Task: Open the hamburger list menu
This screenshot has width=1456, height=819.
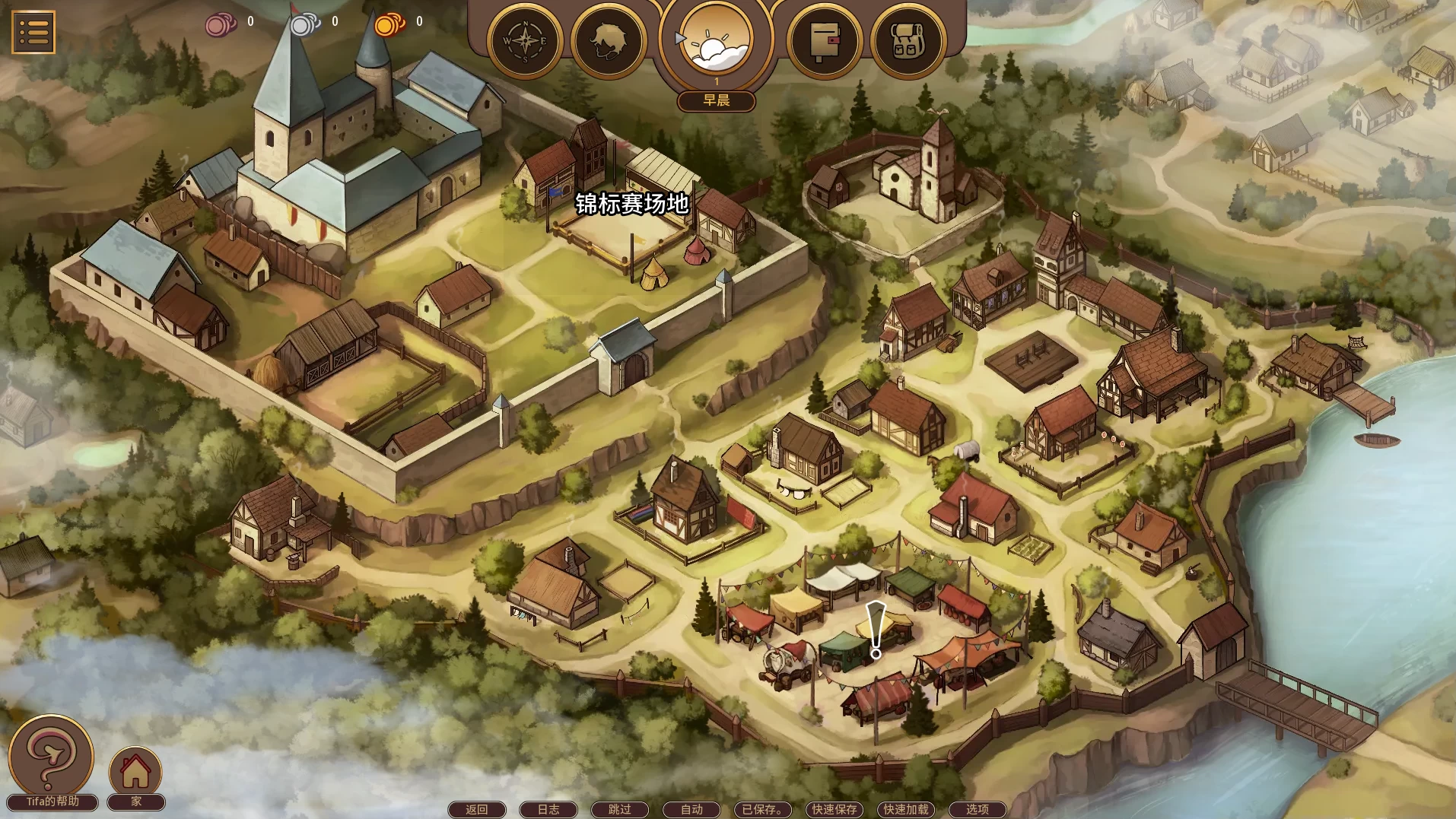Action: [x=33, y=32]
